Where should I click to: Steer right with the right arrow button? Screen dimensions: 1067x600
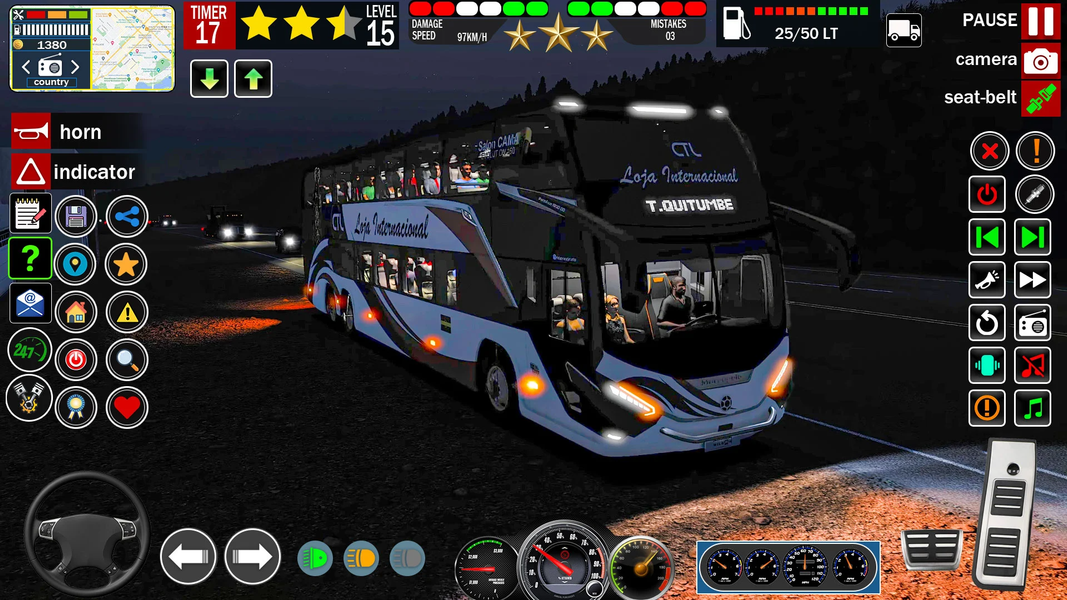[x=252, y=556]
